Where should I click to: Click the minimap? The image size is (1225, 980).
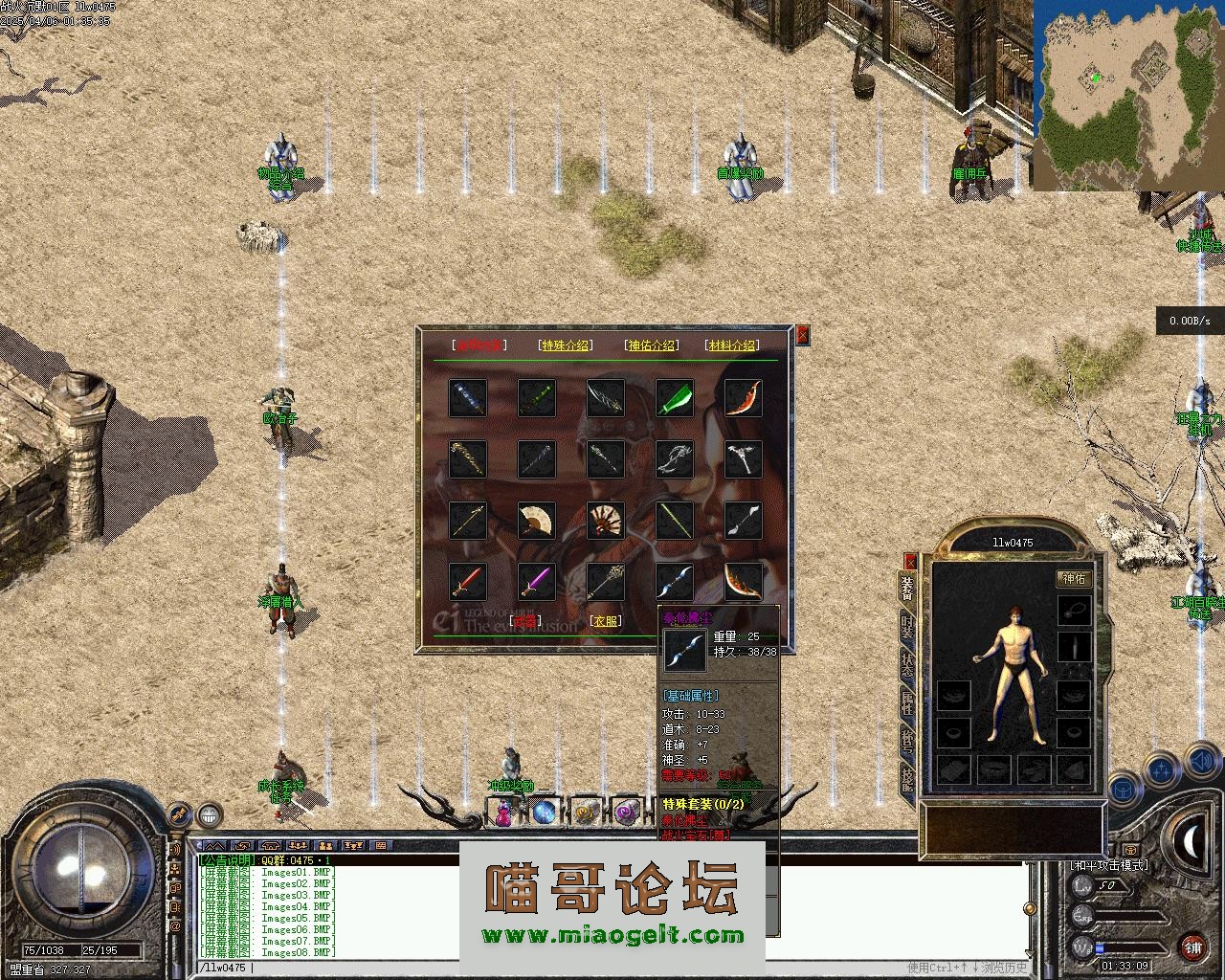click(x=1127, y=94)
